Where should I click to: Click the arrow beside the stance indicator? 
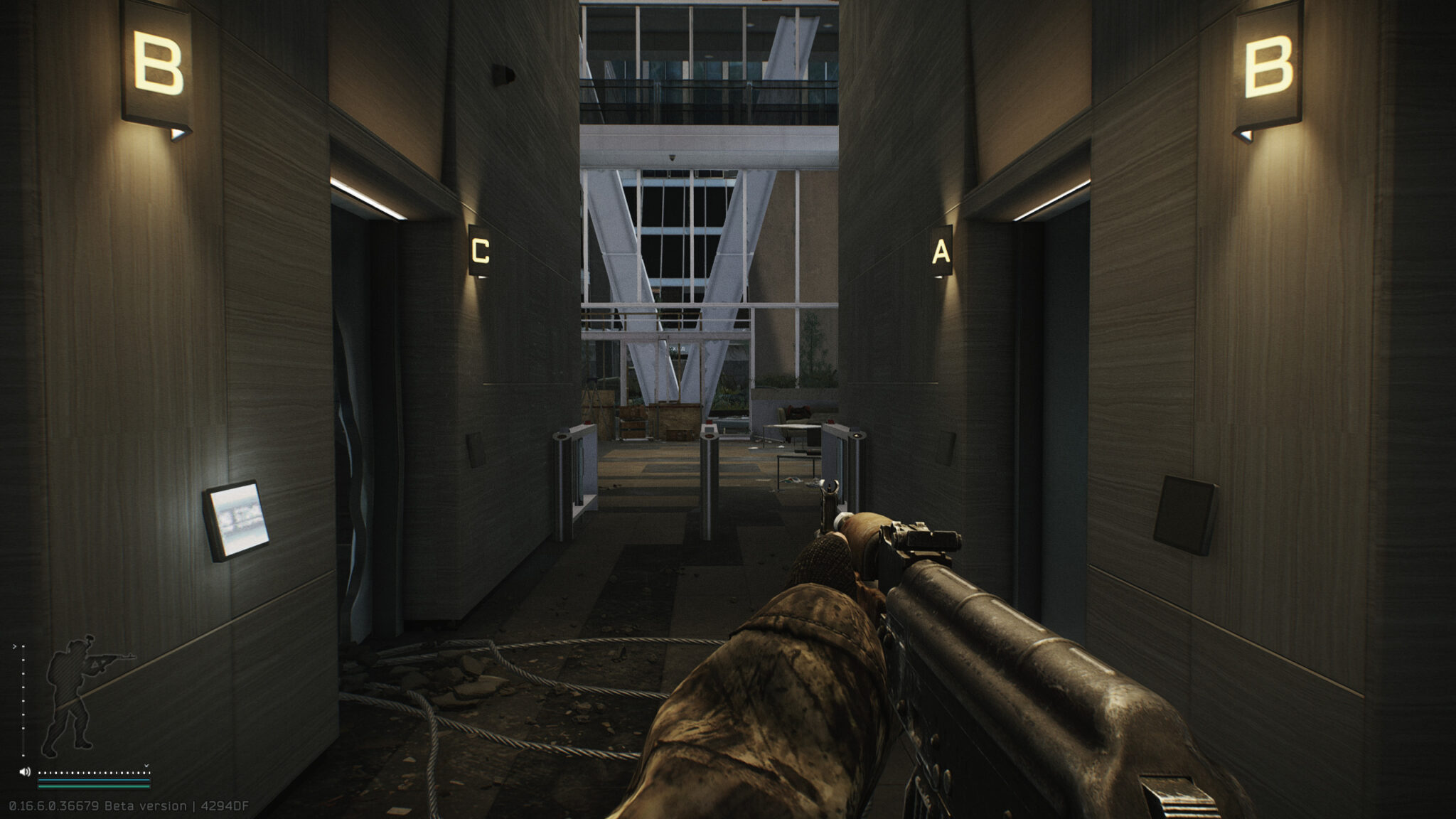coord(15,646)
